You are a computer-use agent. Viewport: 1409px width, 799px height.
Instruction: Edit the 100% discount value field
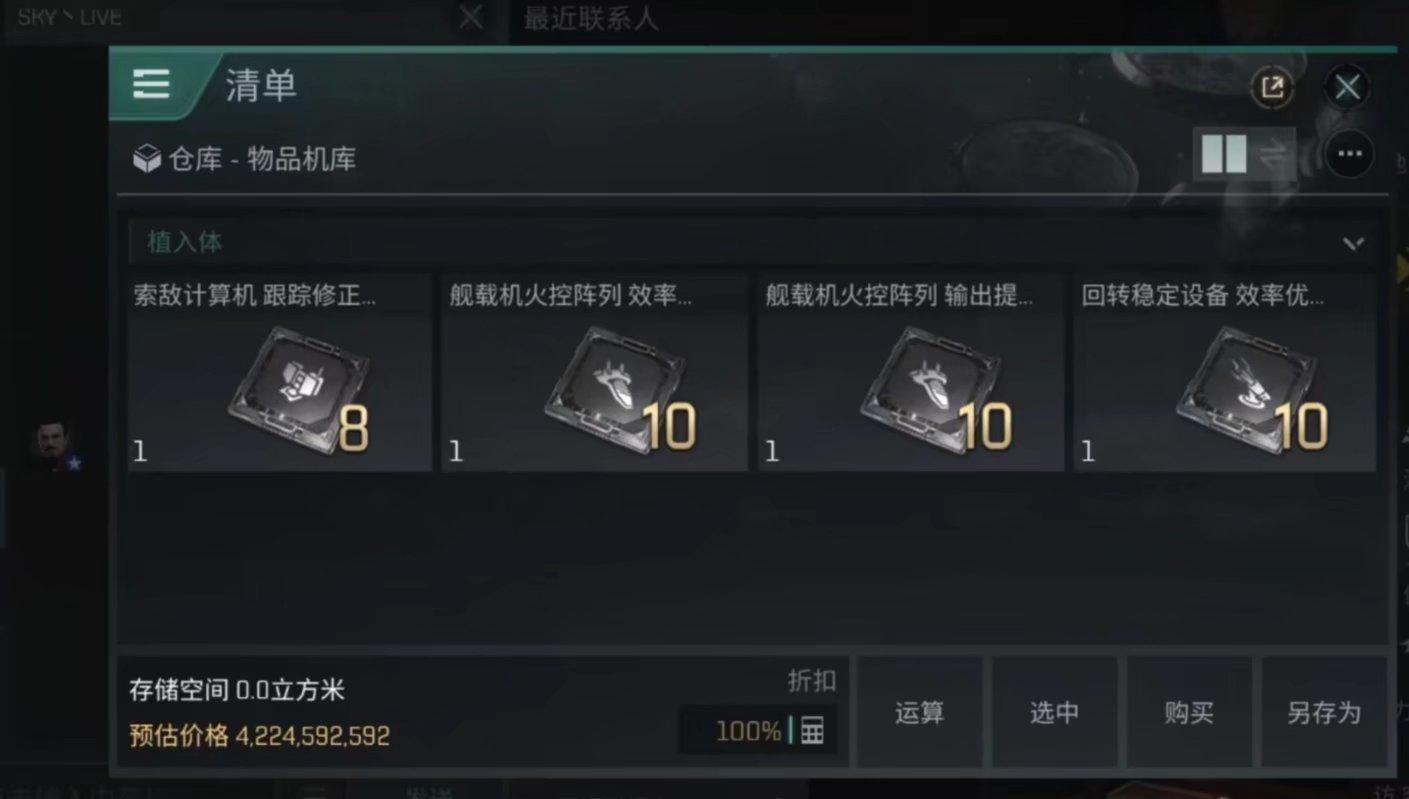click(x=748, y=731)
